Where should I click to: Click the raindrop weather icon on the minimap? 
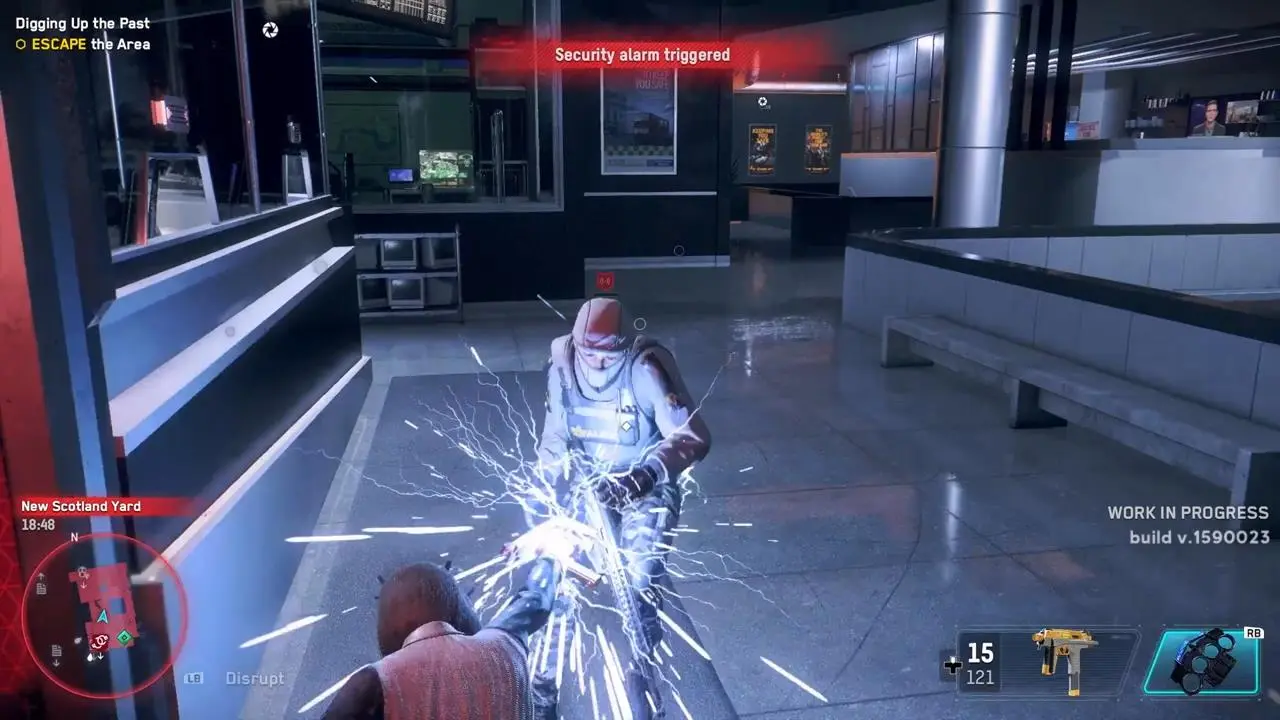pos(90,657)
